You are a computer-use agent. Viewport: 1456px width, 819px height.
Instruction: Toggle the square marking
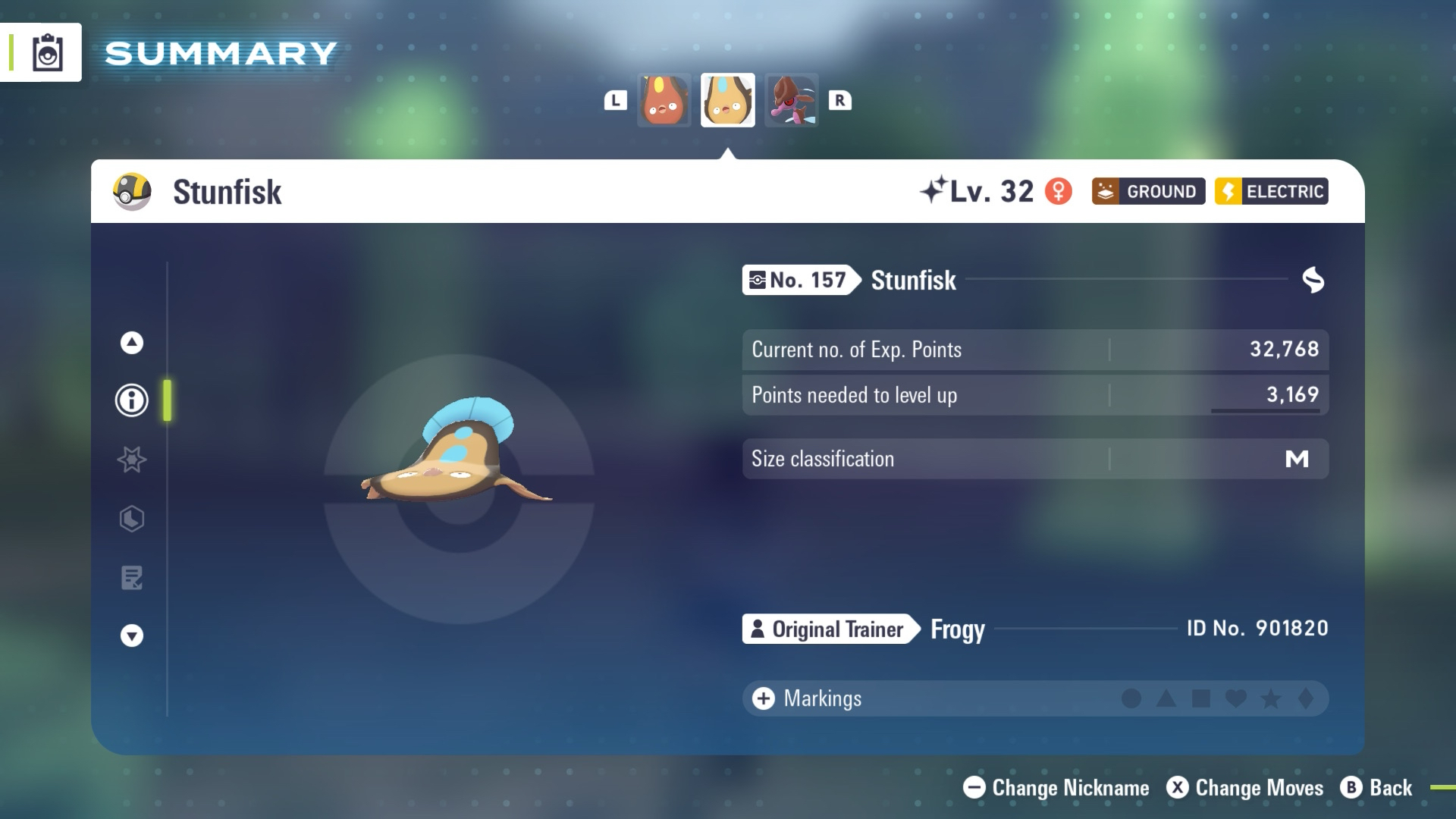click(x=1201, y=698)
